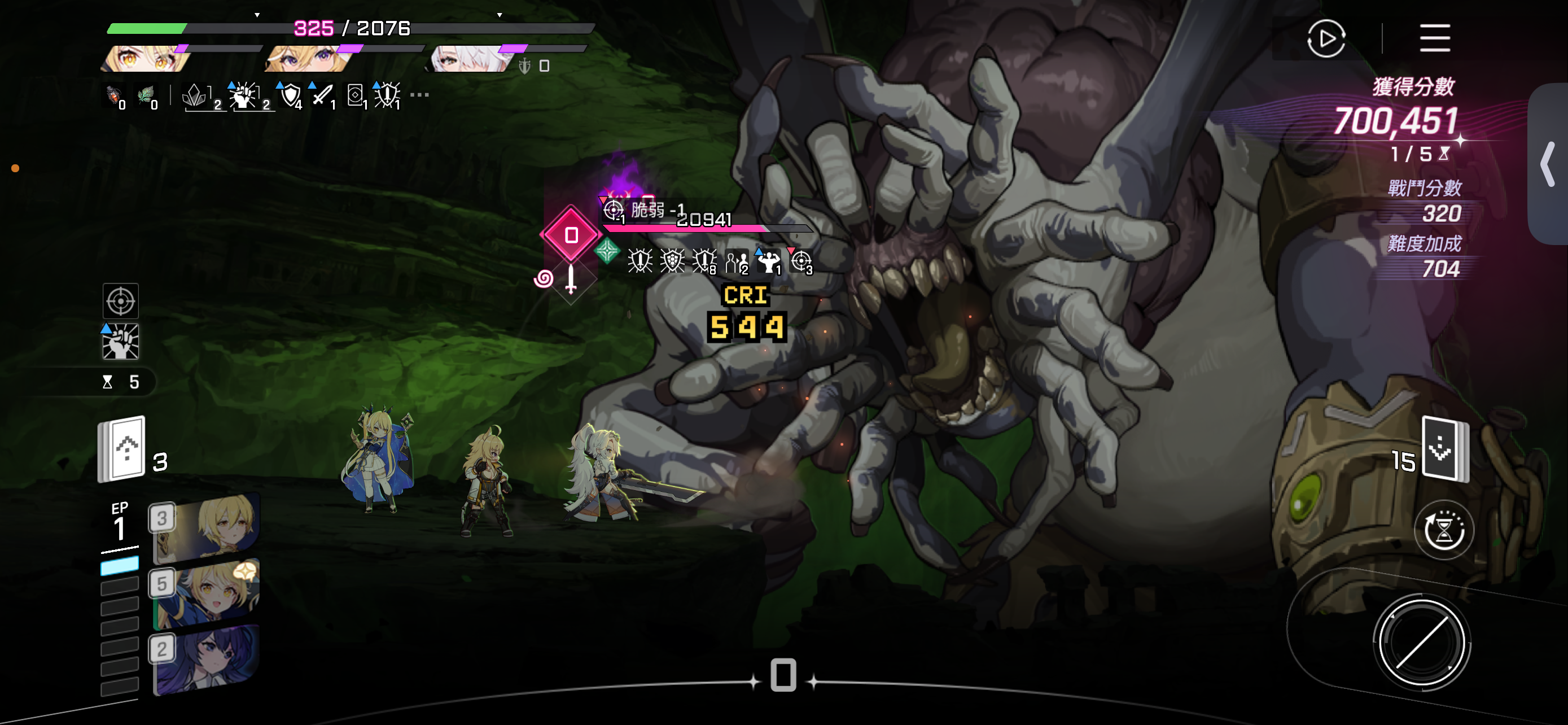1568x725 pixels.
Task: View the discard pile showing 15
Action: point(1444,449)
